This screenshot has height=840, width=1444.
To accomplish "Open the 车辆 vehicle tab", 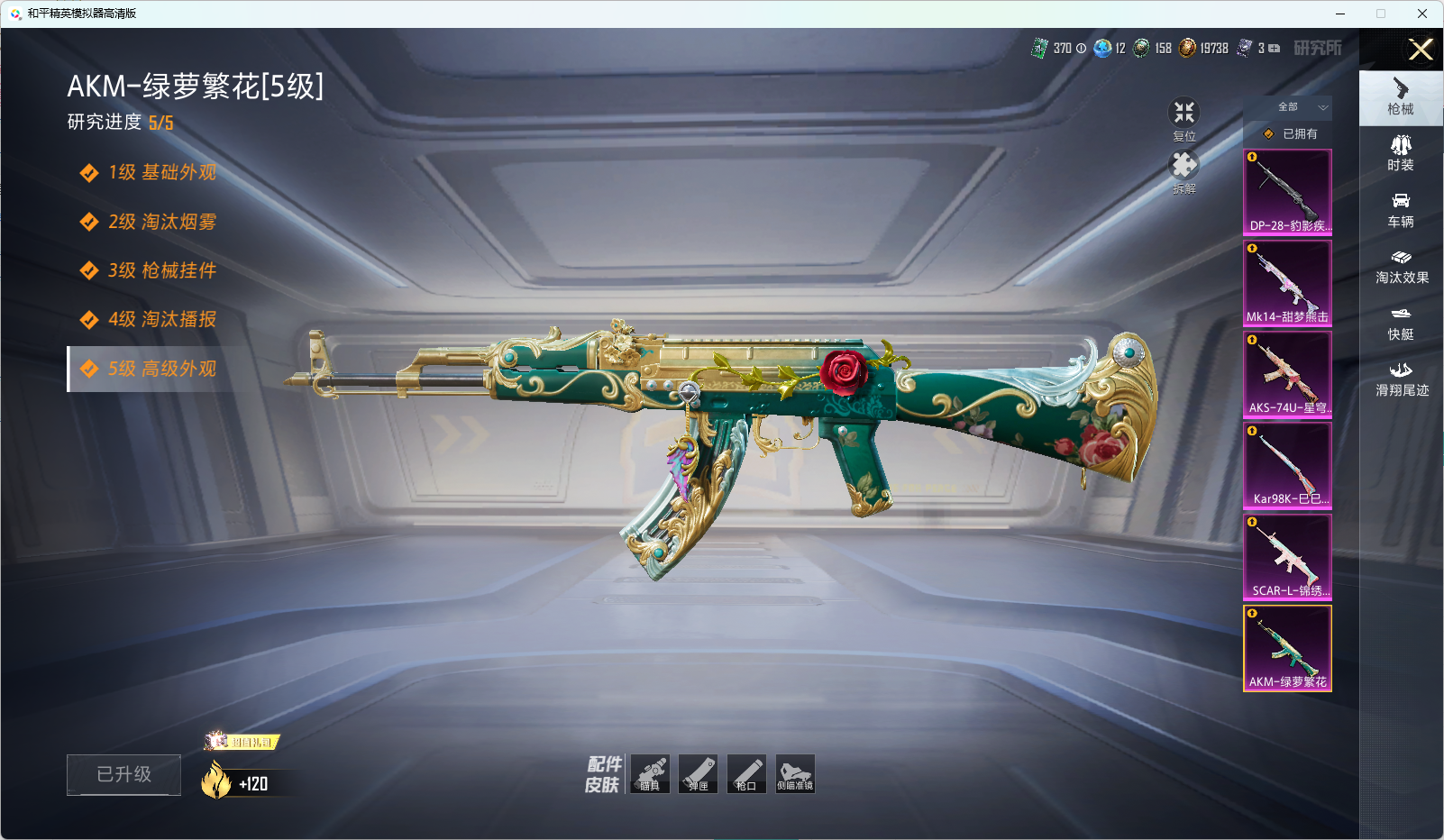I will point(1401,210).
